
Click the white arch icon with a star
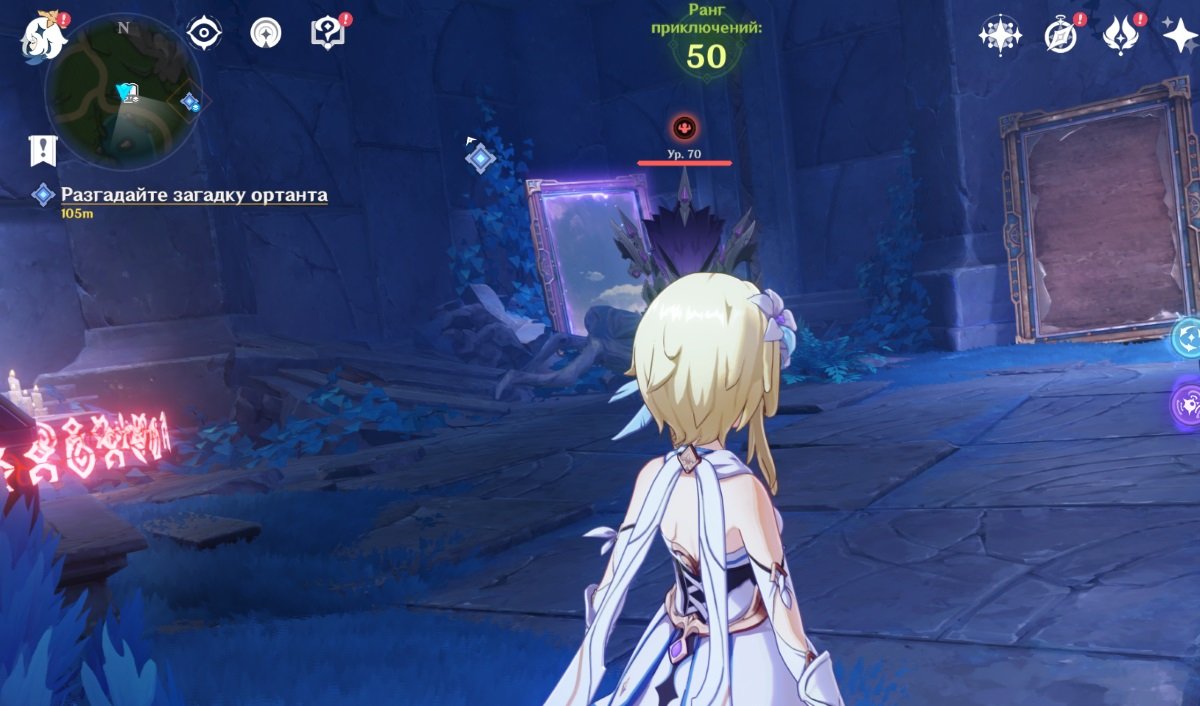click(x=266, y=33)
